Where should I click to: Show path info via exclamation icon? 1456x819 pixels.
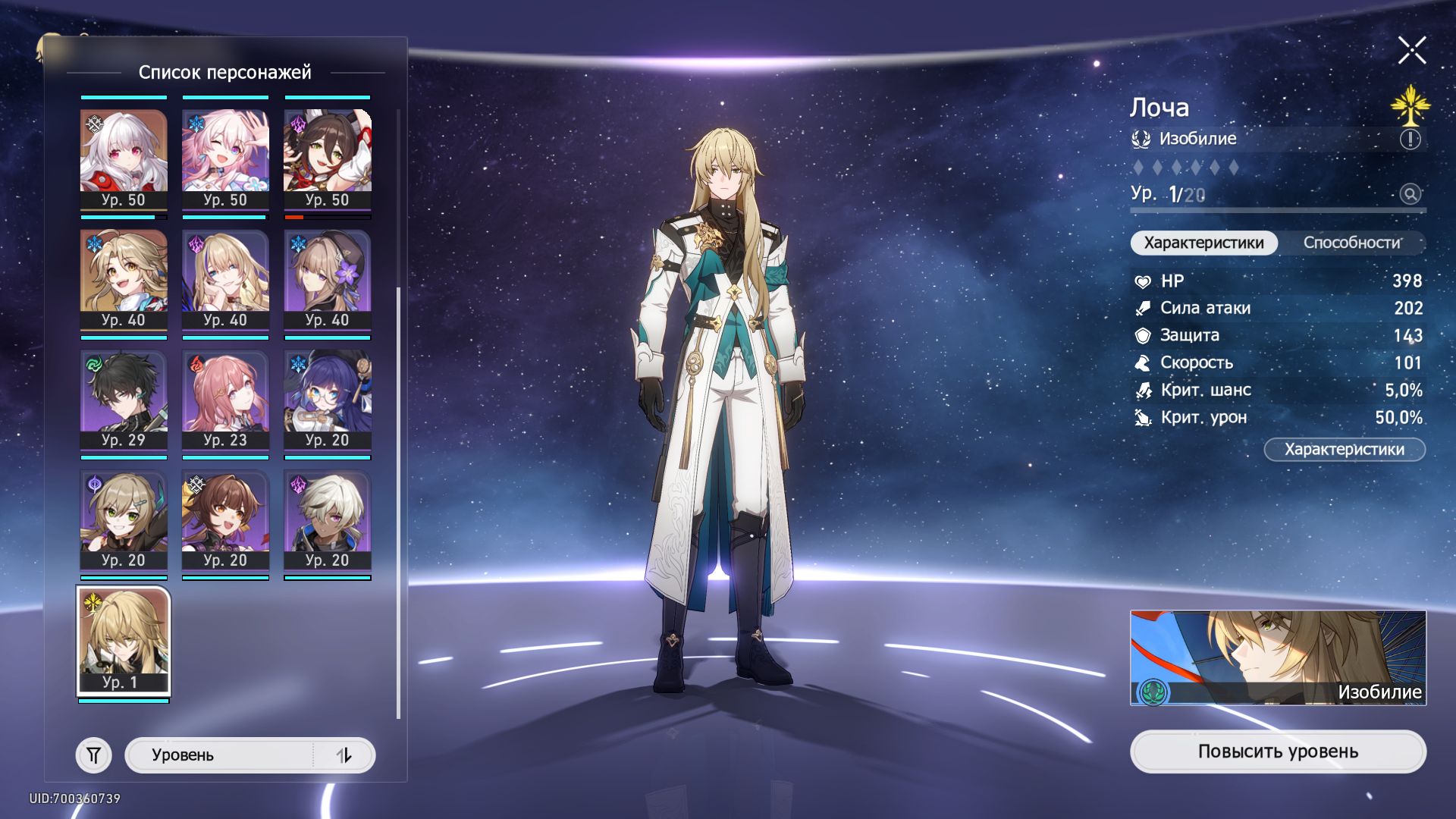coord(1410,139)
